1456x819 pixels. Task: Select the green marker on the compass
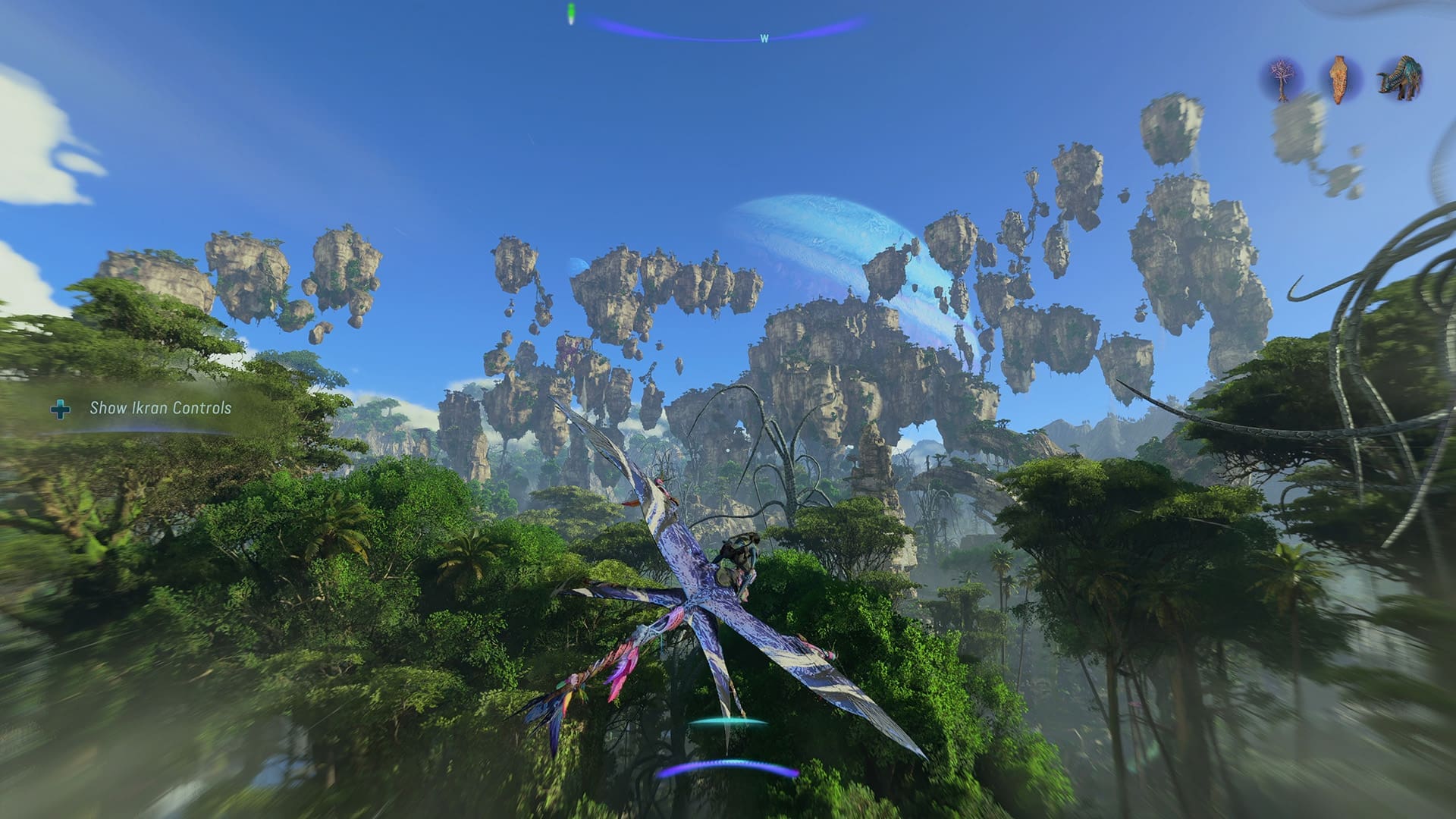click(x=571, y=13)
